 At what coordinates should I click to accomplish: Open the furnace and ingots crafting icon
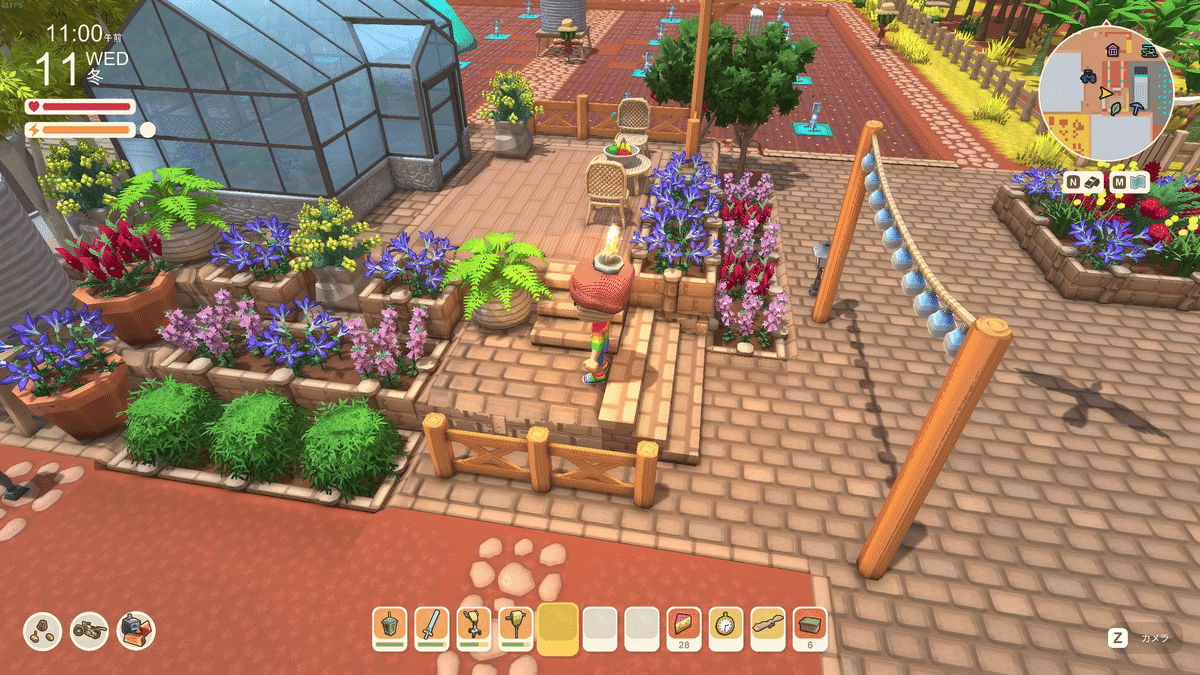pos(136,630)
